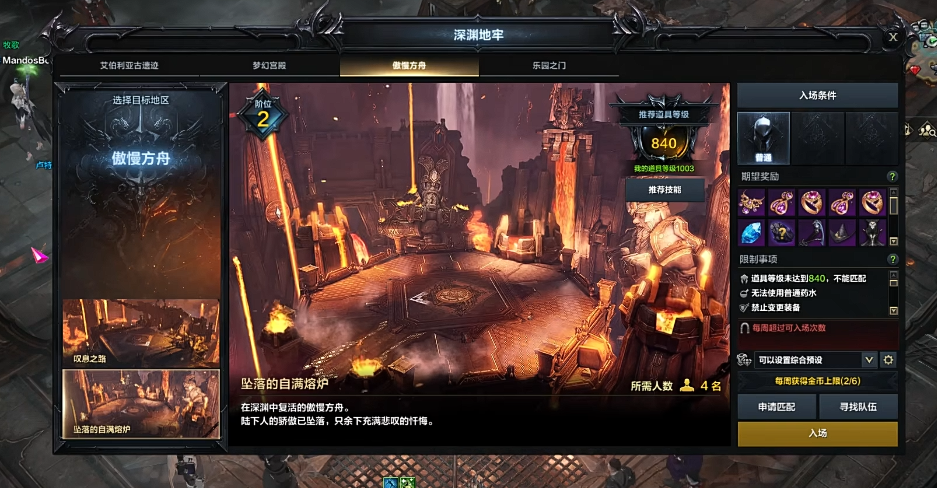The width and height of the screenshot is (937, 488).
Task: Close the 深渊地牢 window
Action: [893, 37]
